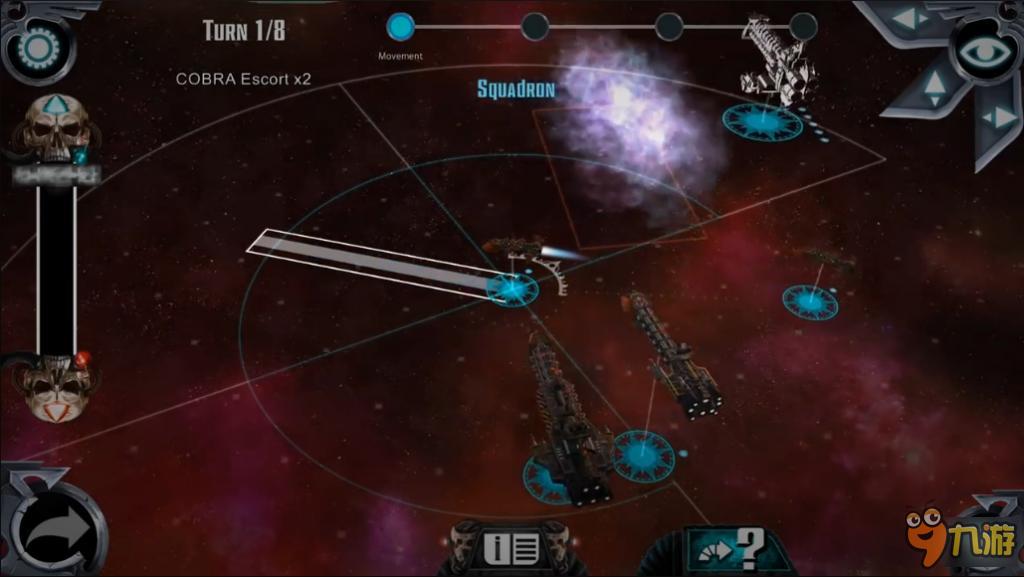The image size is (1024, 577).
Task: Click the skull with blue triangle
Action: tap(57, 124)
